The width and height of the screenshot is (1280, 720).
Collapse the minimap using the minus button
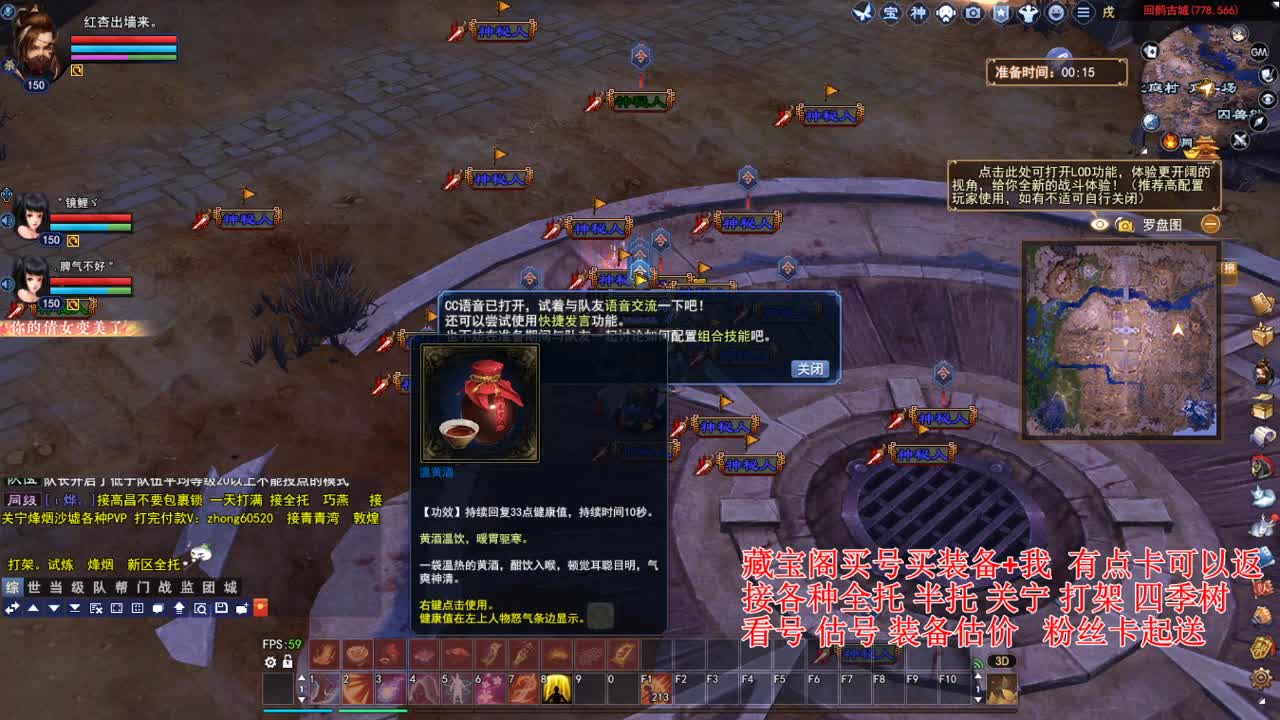1211,225
